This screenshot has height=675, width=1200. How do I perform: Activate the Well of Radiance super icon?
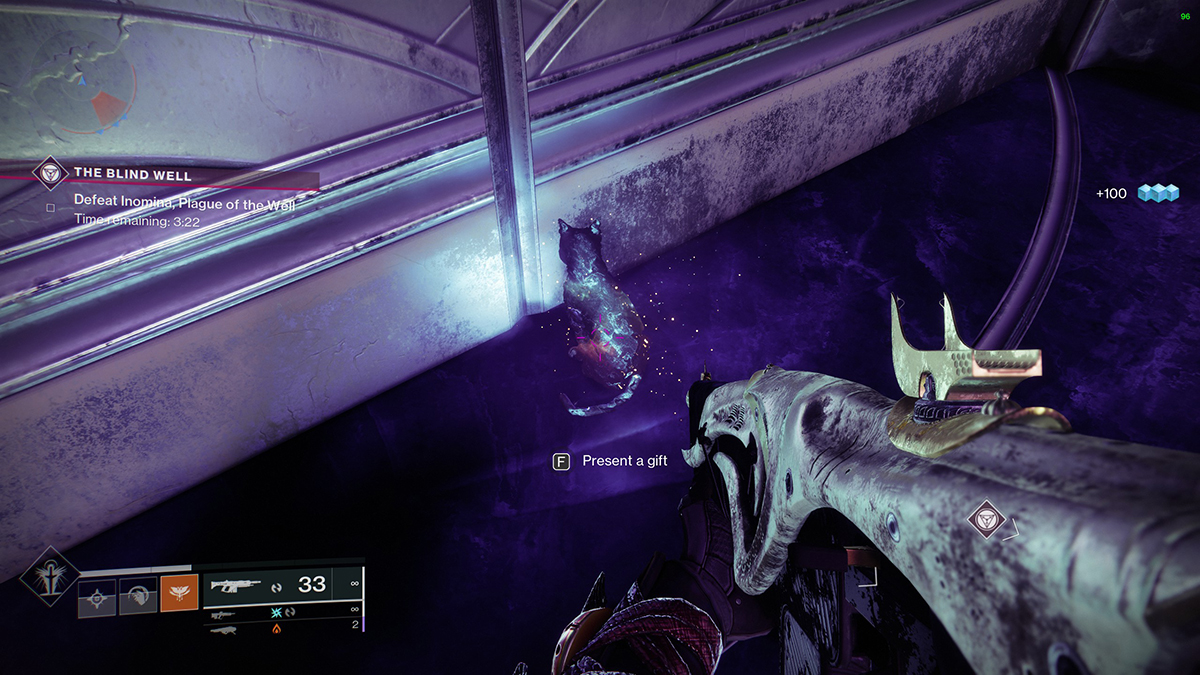pos(49,577)
